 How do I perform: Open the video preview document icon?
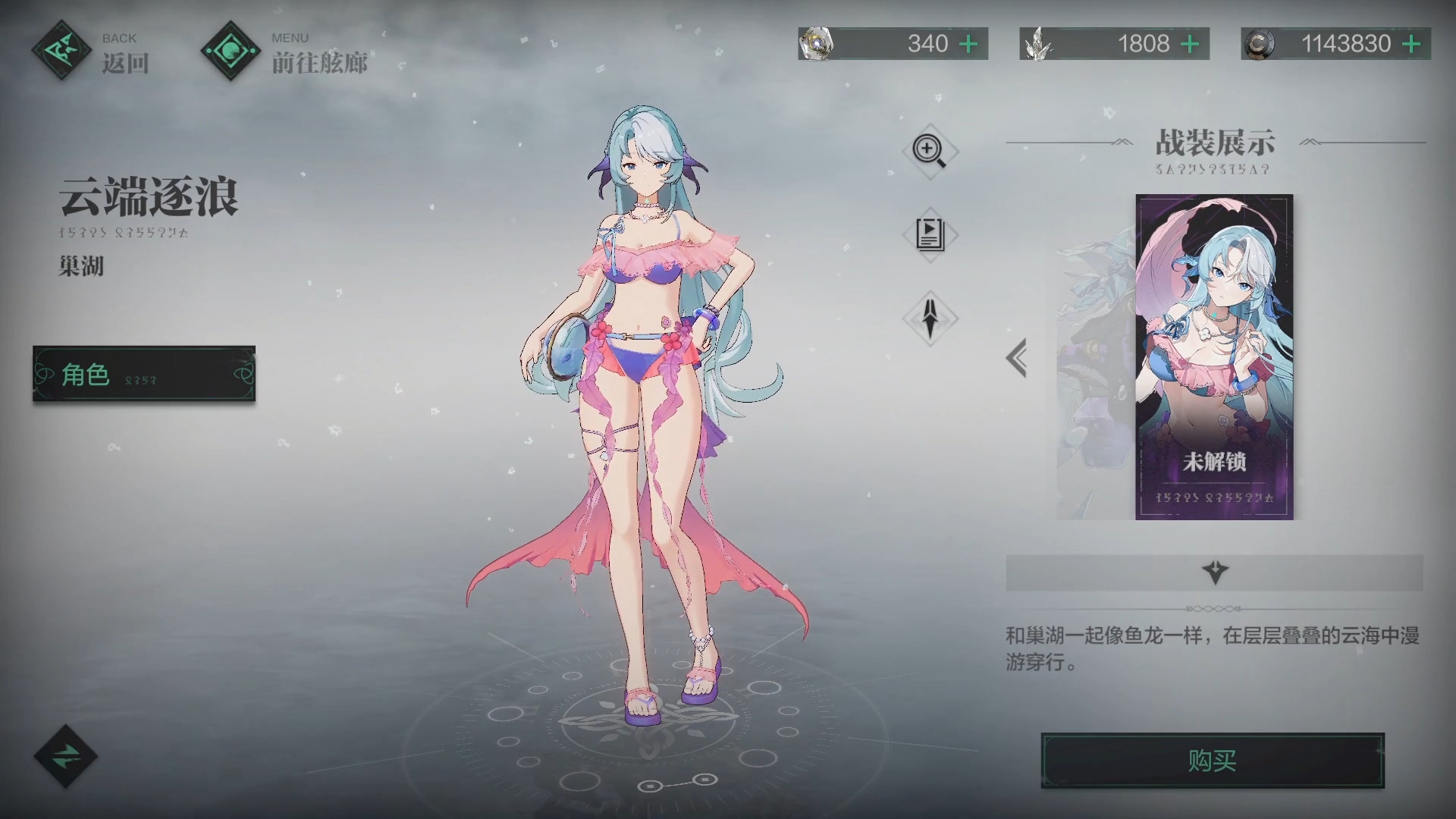930,234
